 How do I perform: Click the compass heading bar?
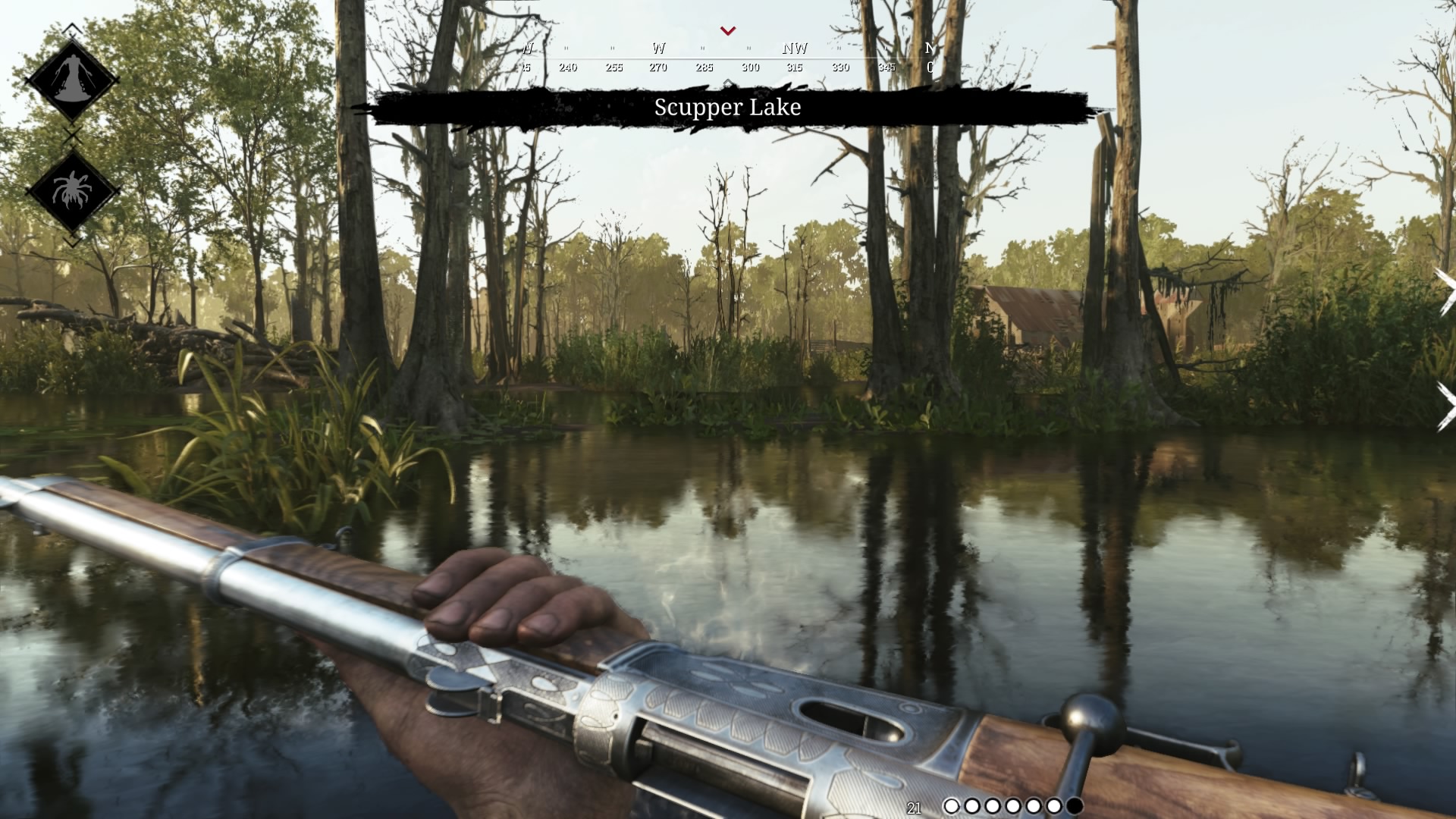726,58
